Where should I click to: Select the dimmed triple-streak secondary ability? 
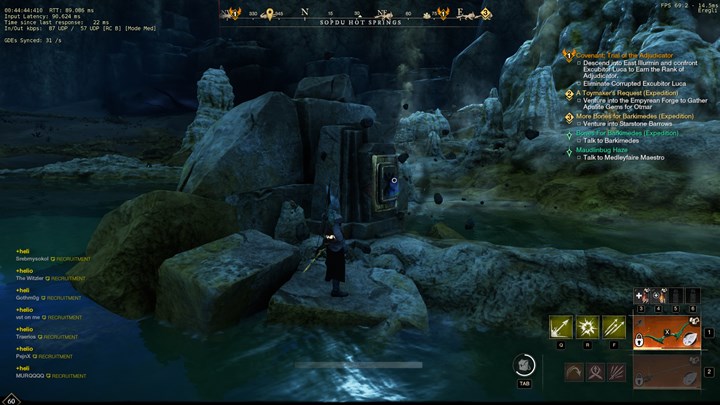point(617,373)
